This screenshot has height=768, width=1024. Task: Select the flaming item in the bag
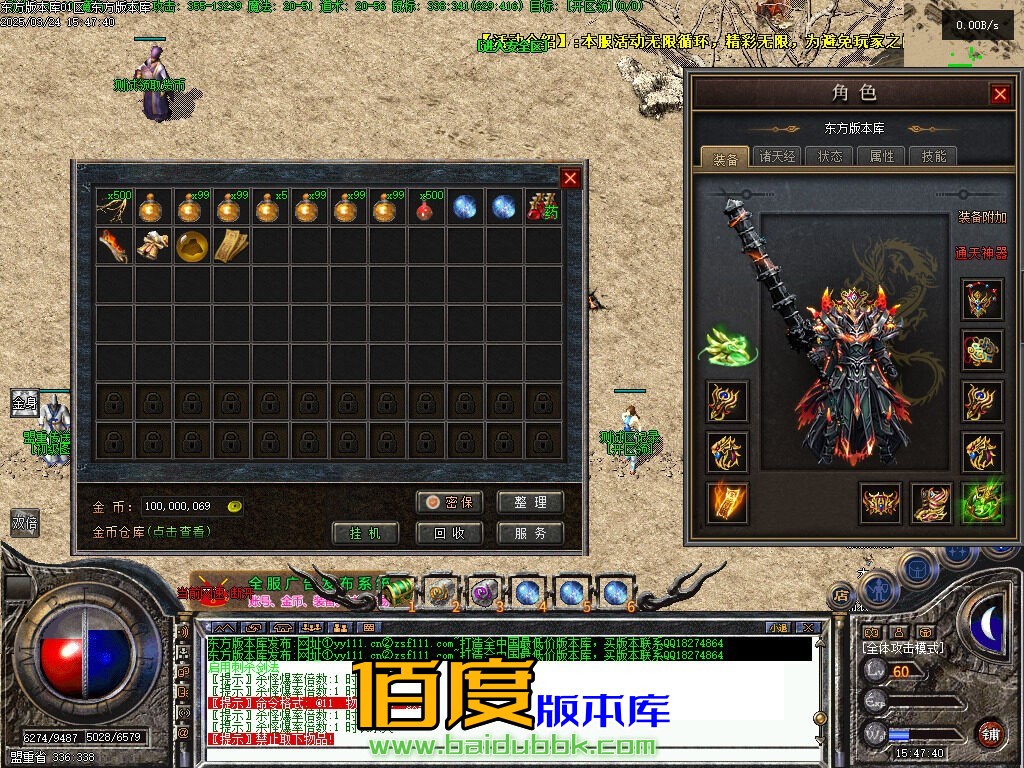click(x=114, y=246)
